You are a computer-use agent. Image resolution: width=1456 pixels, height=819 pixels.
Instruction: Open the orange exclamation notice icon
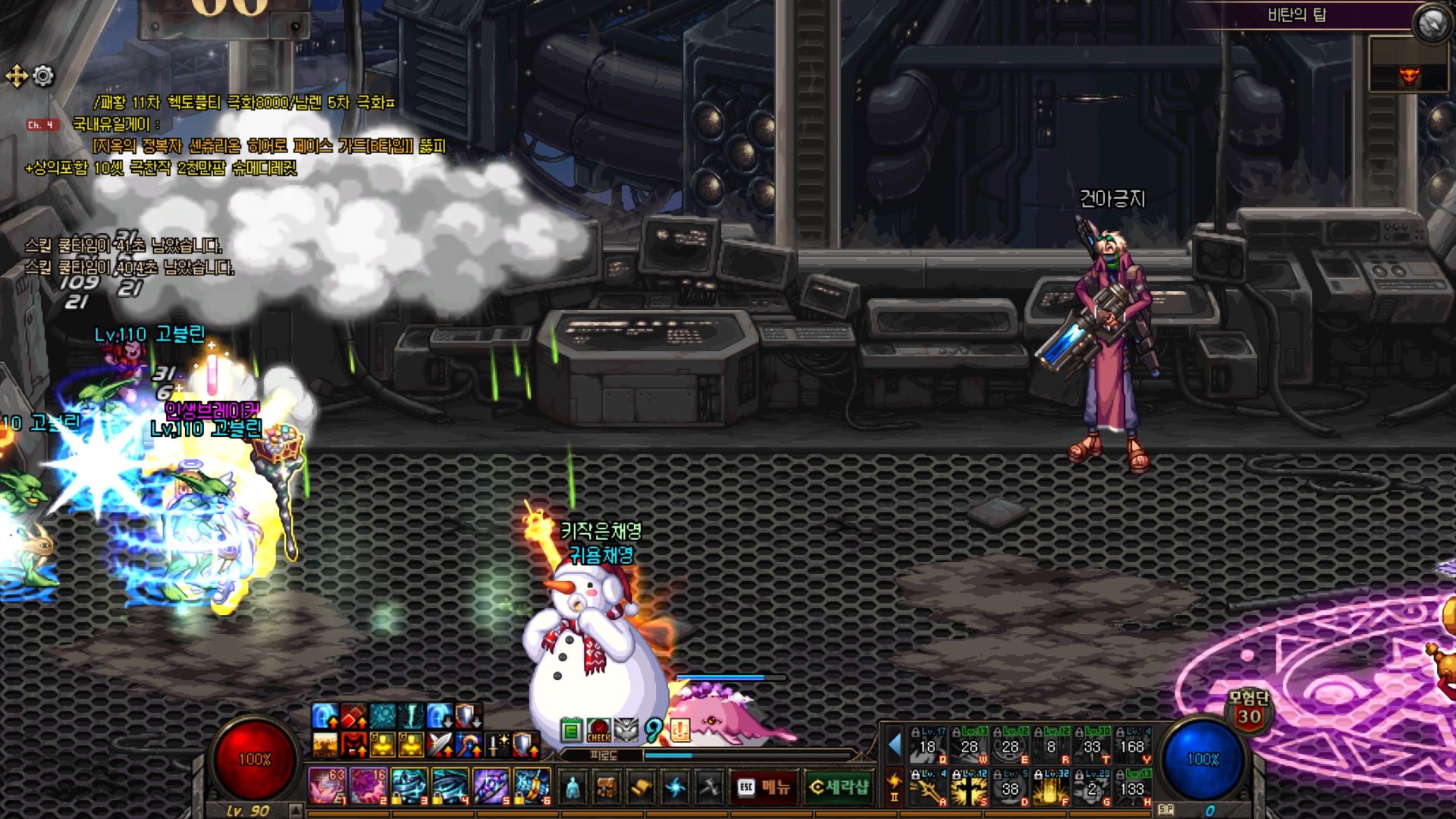click(x=680, y=730)
